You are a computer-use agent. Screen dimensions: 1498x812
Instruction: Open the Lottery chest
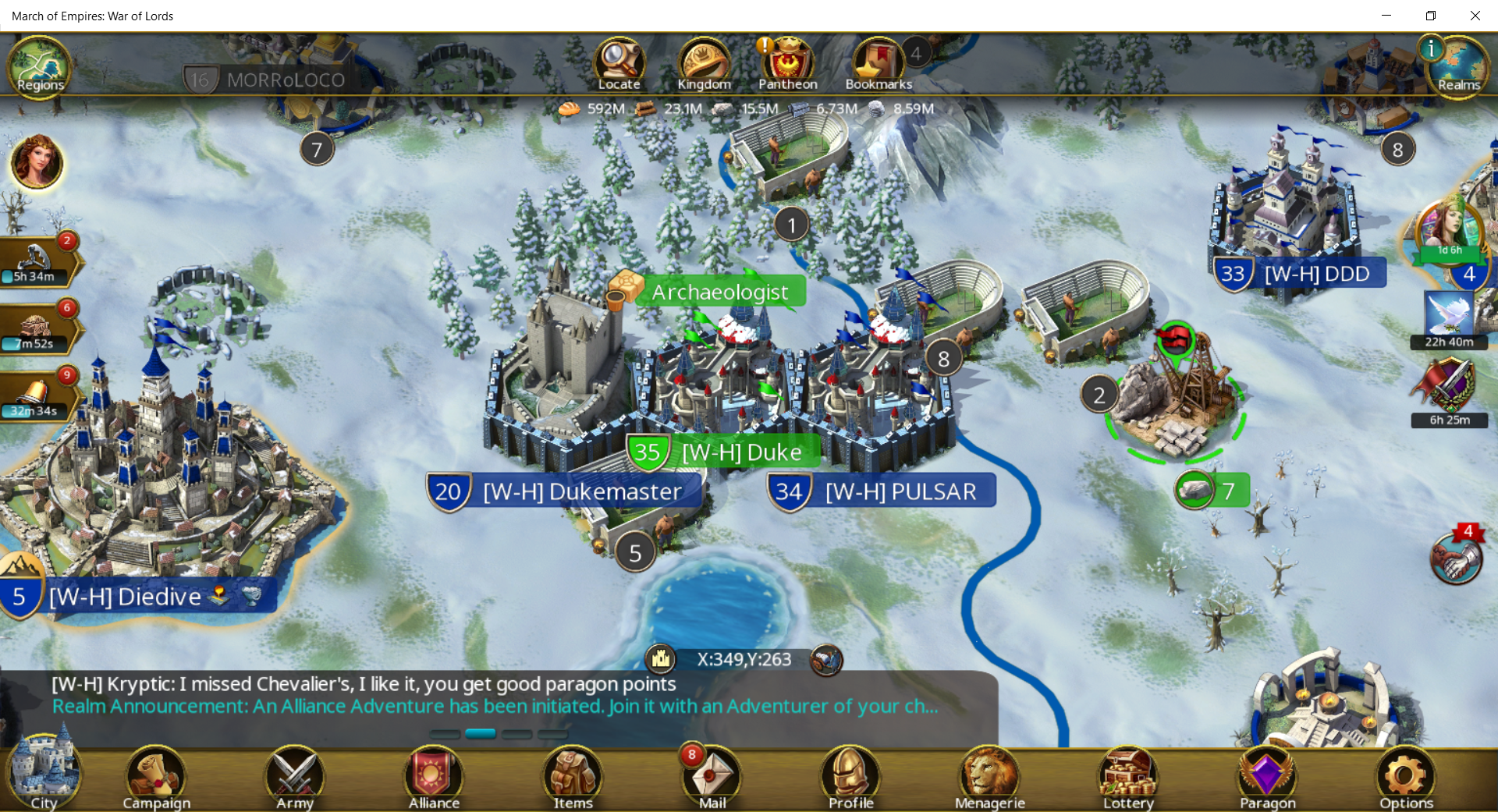1128,777
